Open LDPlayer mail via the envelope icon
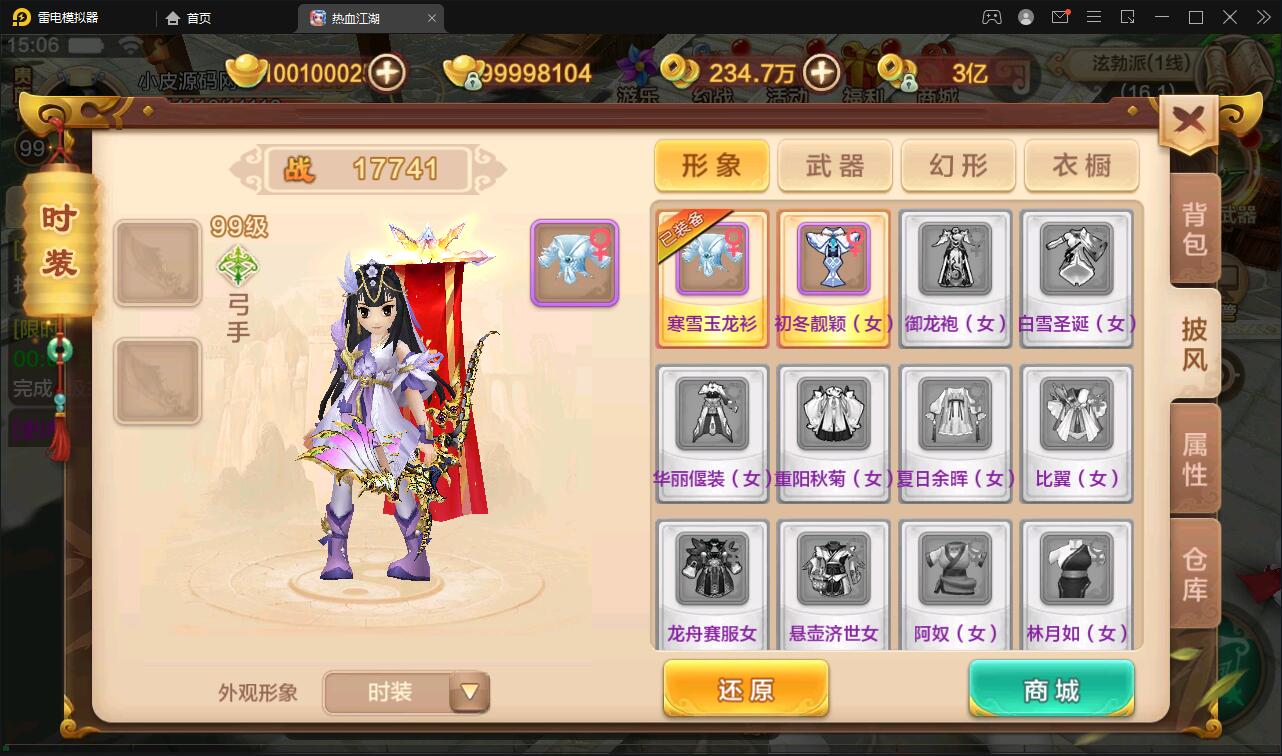This screenshot has width=1282, height=756. click(1060, 17)
